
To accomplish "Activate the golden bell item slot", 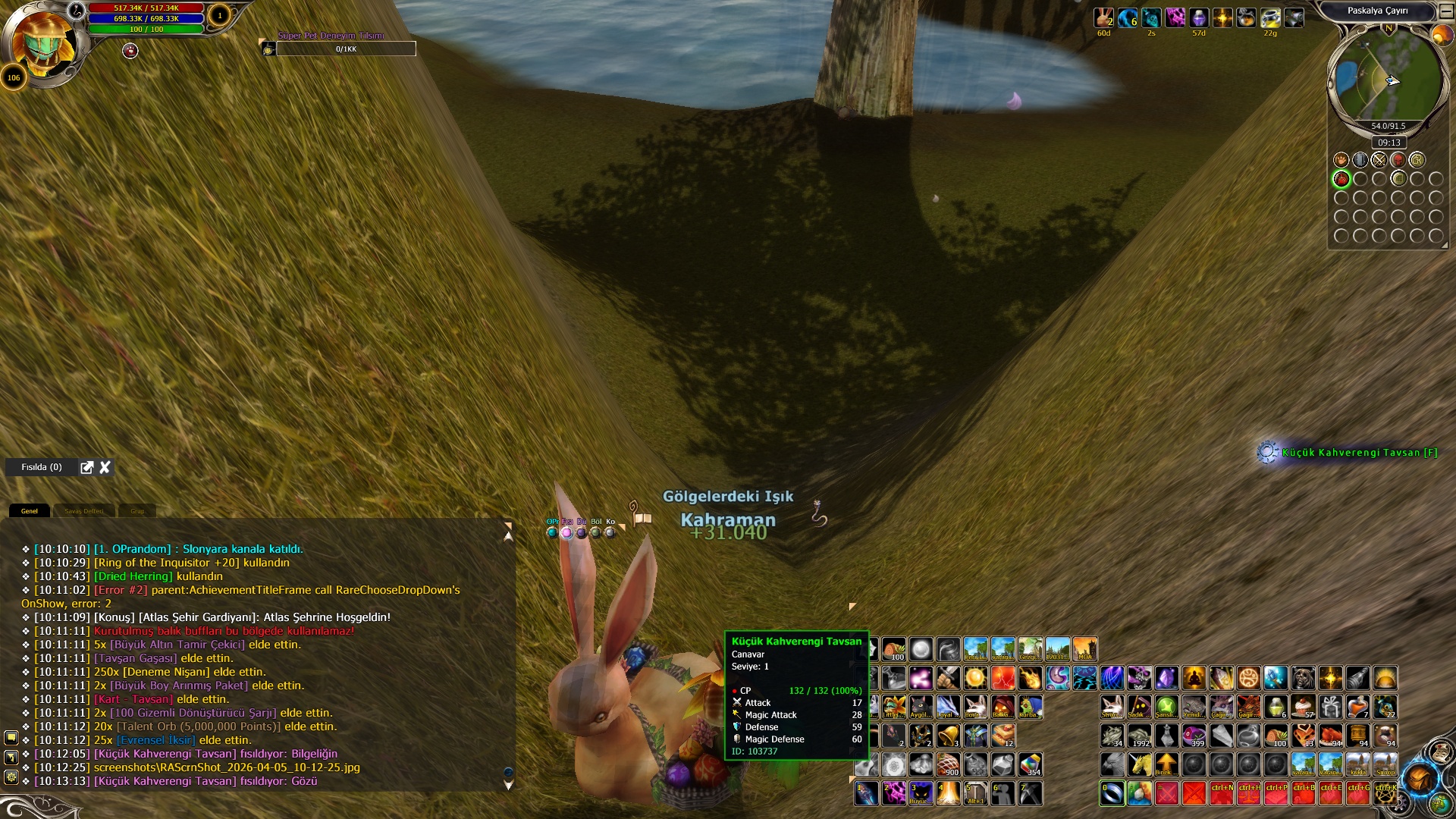I will (948, 735).
